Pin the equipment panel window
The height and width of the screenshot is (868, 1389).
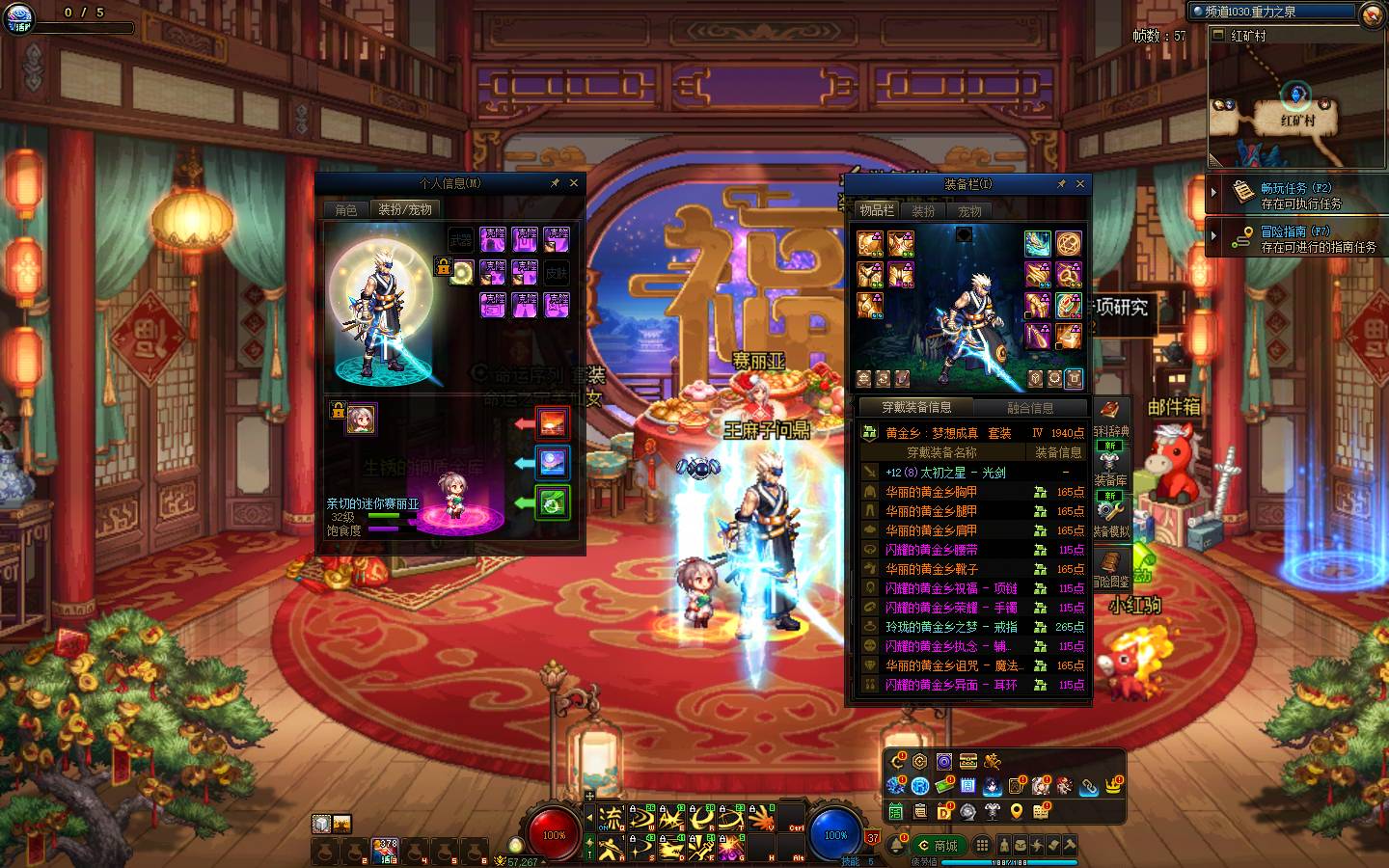pyautogui.click(x=1061, y=184)
